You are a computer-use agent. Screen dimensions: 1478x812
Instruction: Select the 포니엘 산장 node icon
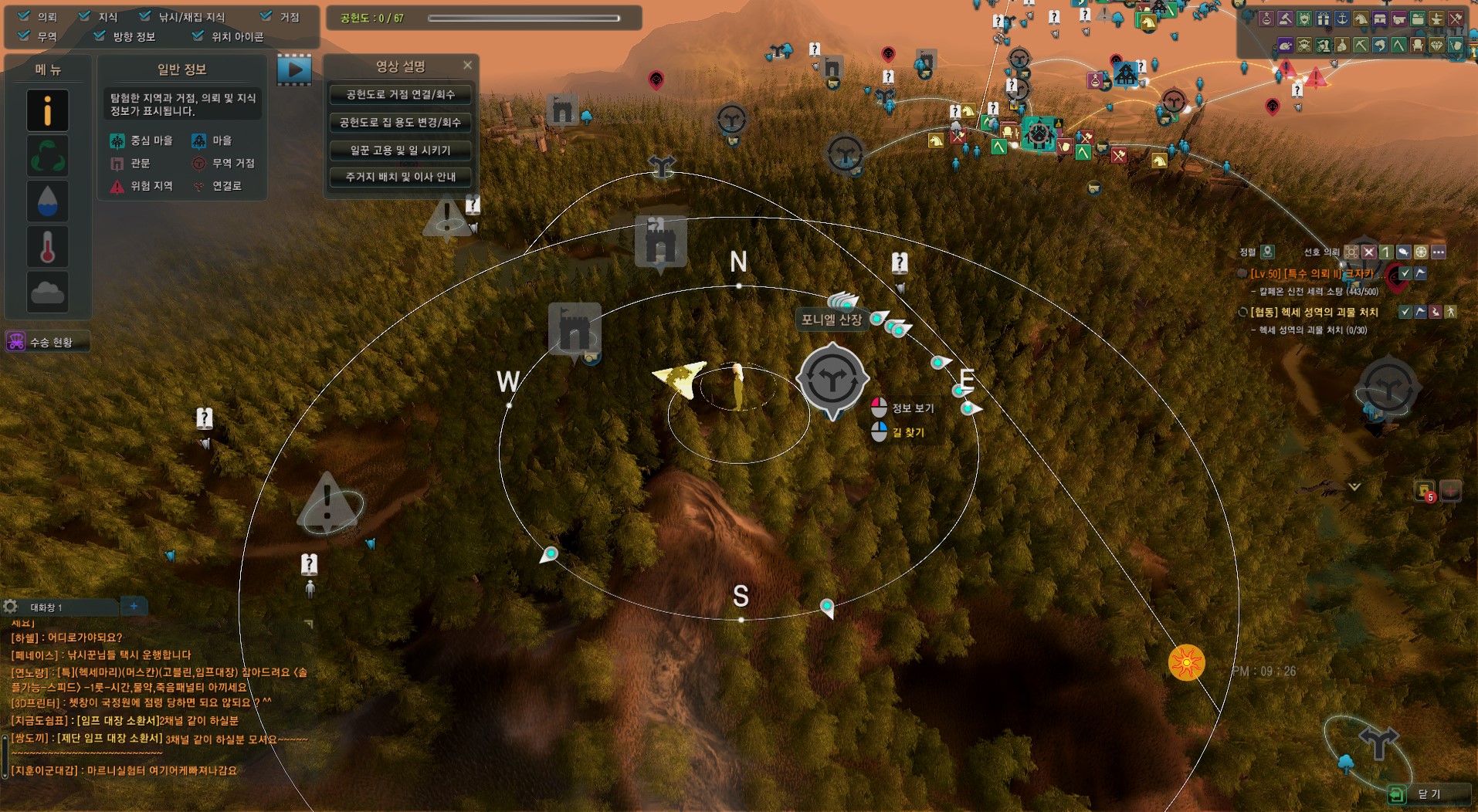pyautogui.click(x=832, y=379)
